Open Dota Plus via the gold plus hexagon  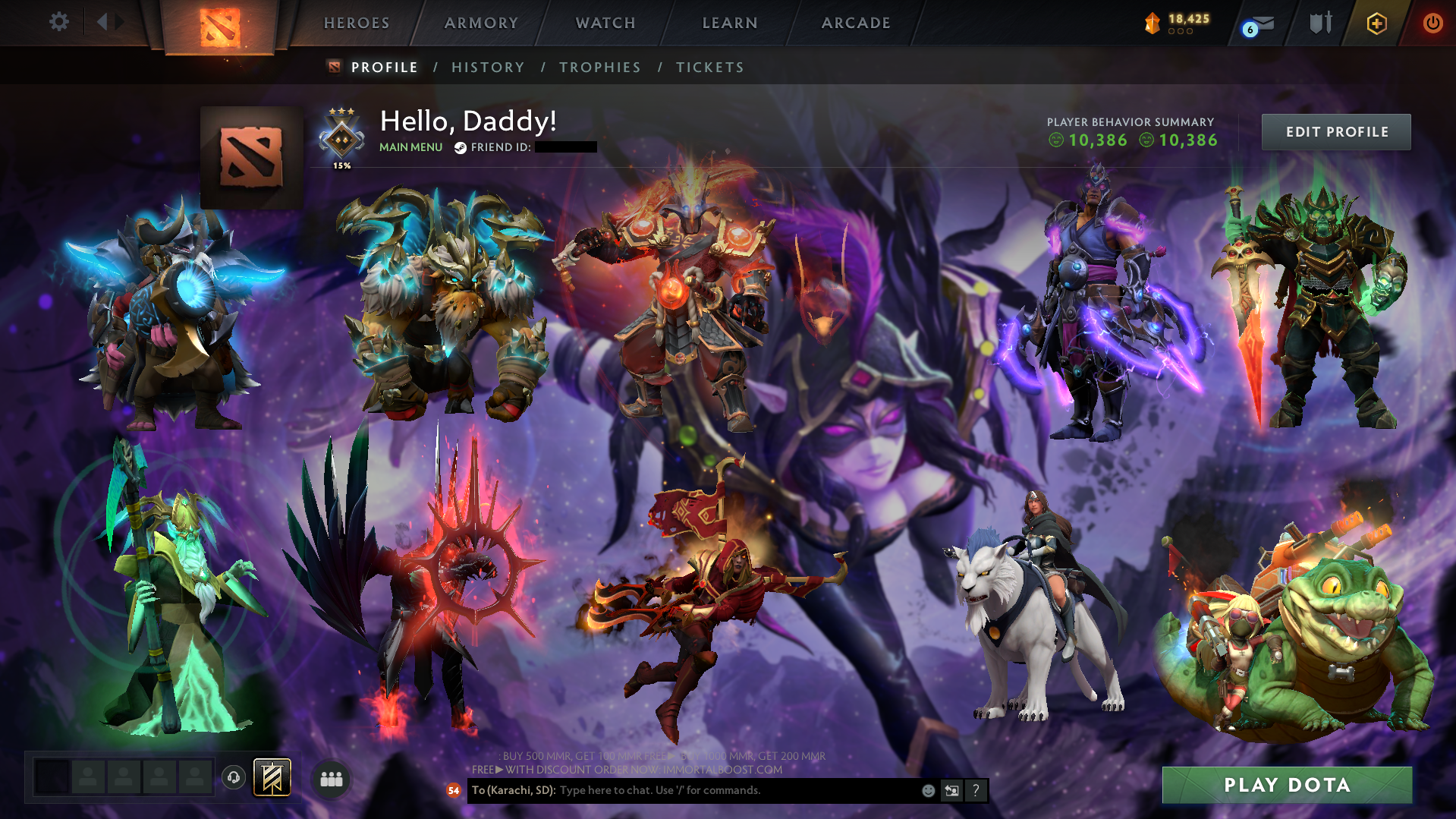[1377, 23]
